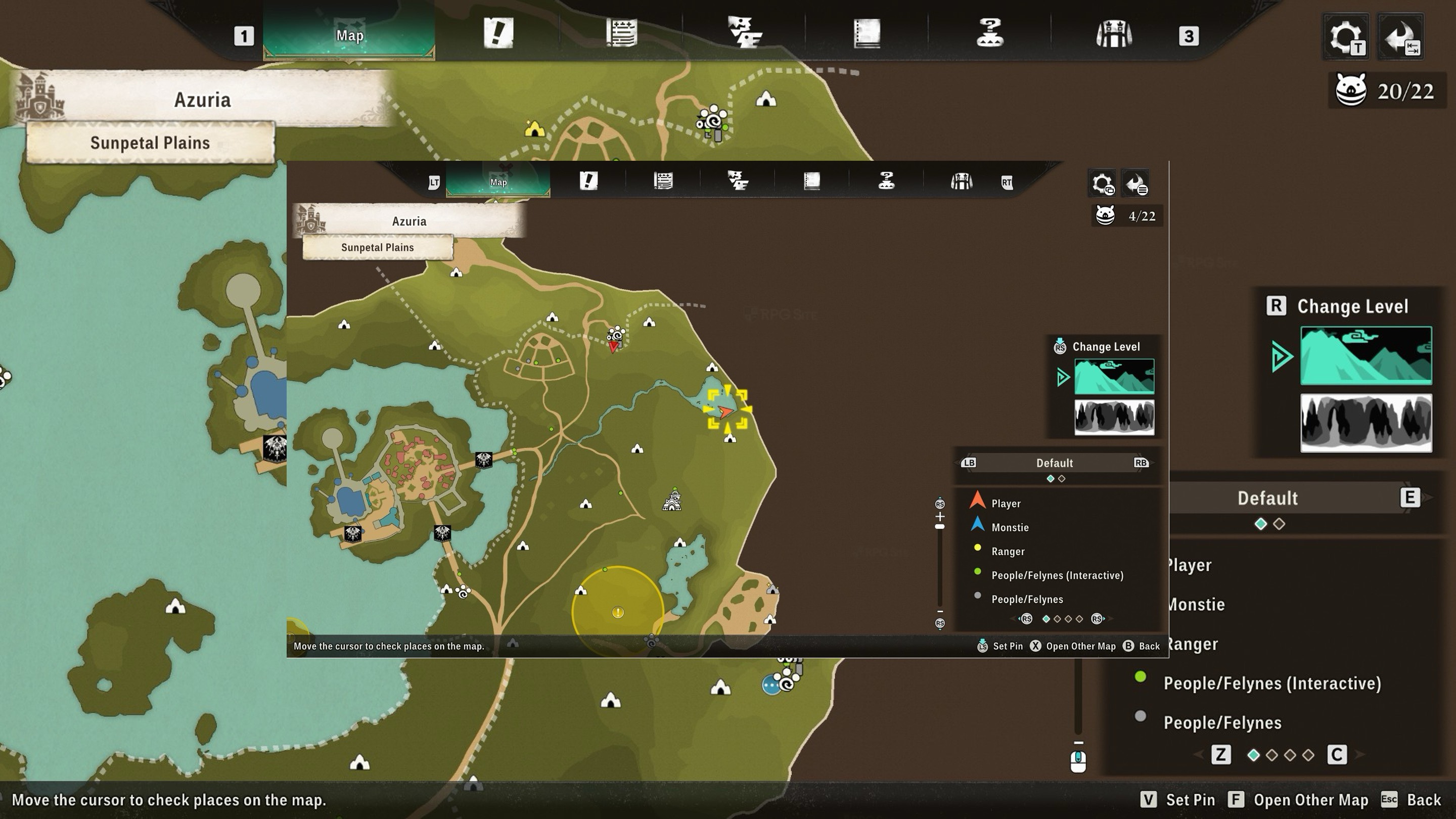Switch to the large notes-list tab in the main top bar
Image resolution: width=1456 pixels, height=819 pixels.
point(622,33)
